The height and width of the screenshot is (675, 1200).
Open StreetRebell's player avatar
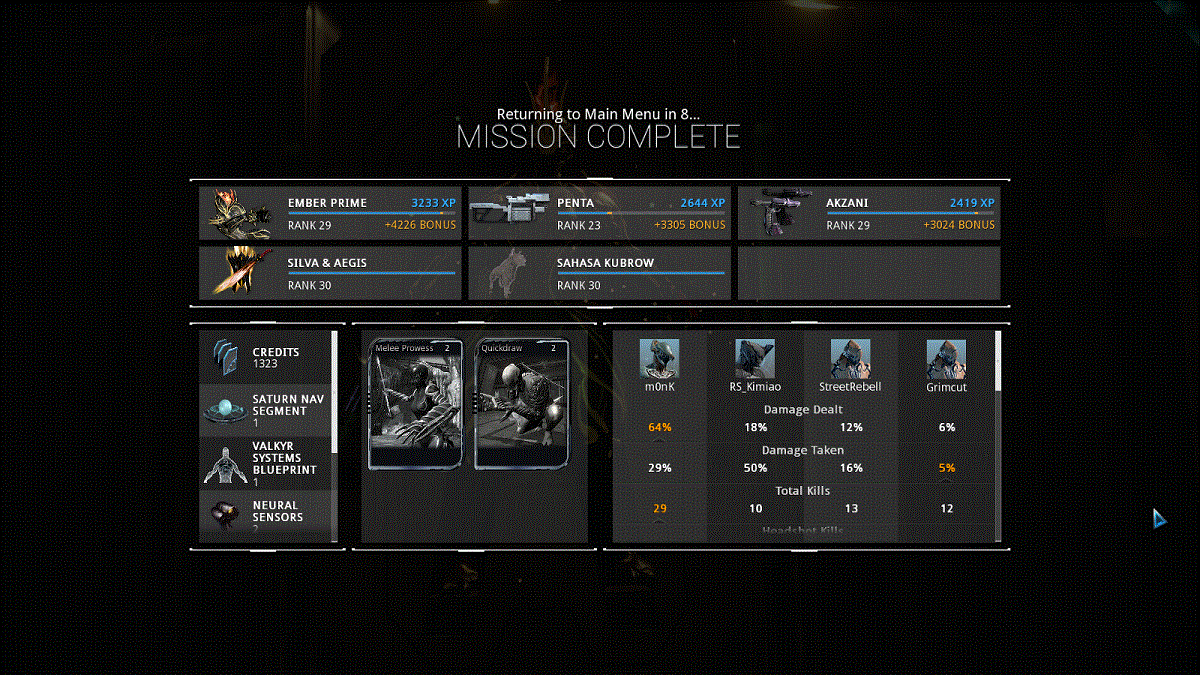coord(850,358)
